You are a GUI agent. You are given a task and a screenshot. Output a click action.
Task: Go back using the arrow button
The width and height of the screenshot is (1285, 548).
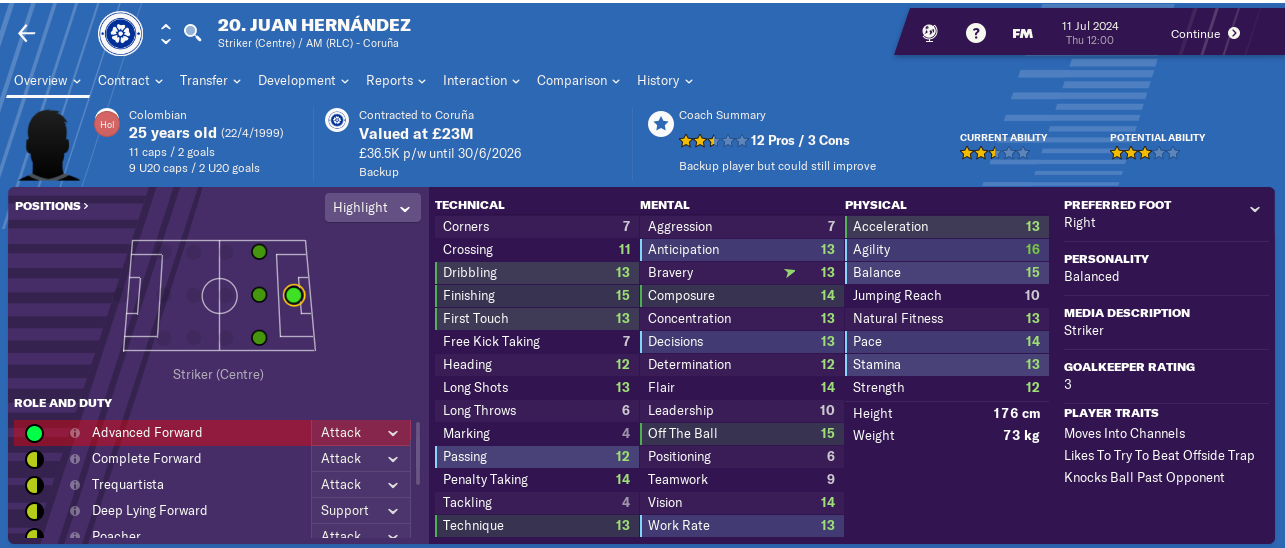pos(27,34)
